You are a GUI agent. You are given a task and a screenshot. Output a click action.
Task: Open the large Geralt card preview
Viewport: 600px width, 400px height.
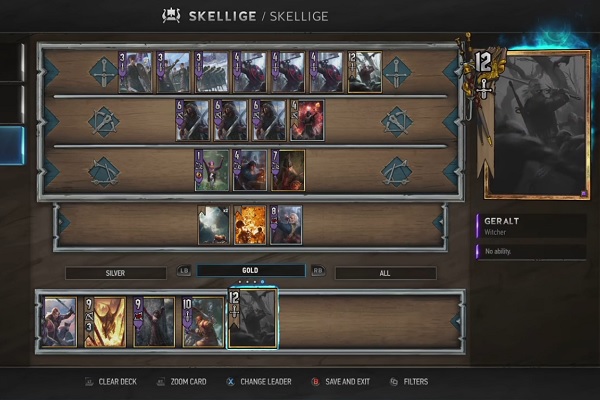pos(534,124)
